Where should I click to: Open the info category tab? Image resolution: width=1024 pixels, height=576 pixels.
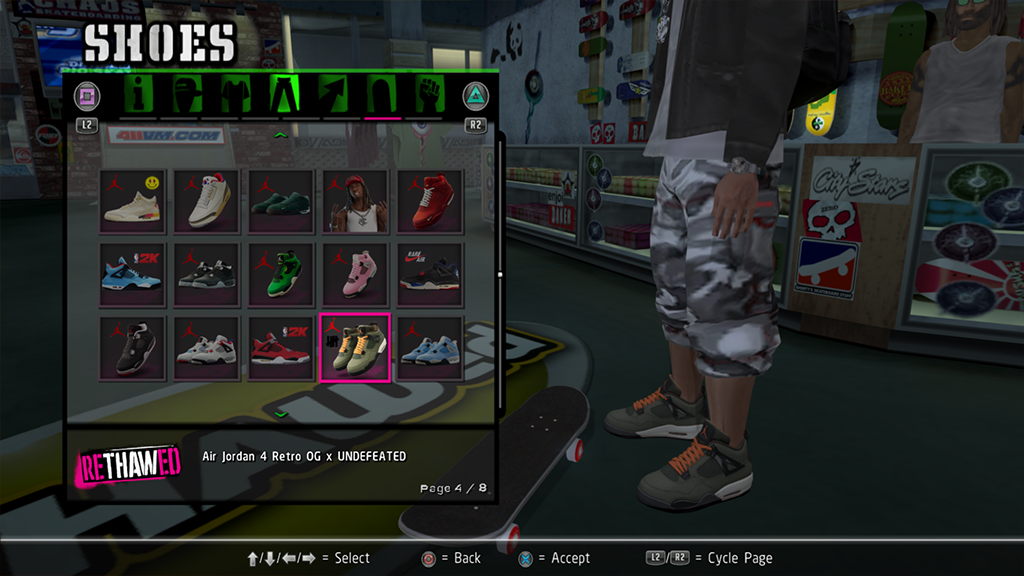coord(137,96)
